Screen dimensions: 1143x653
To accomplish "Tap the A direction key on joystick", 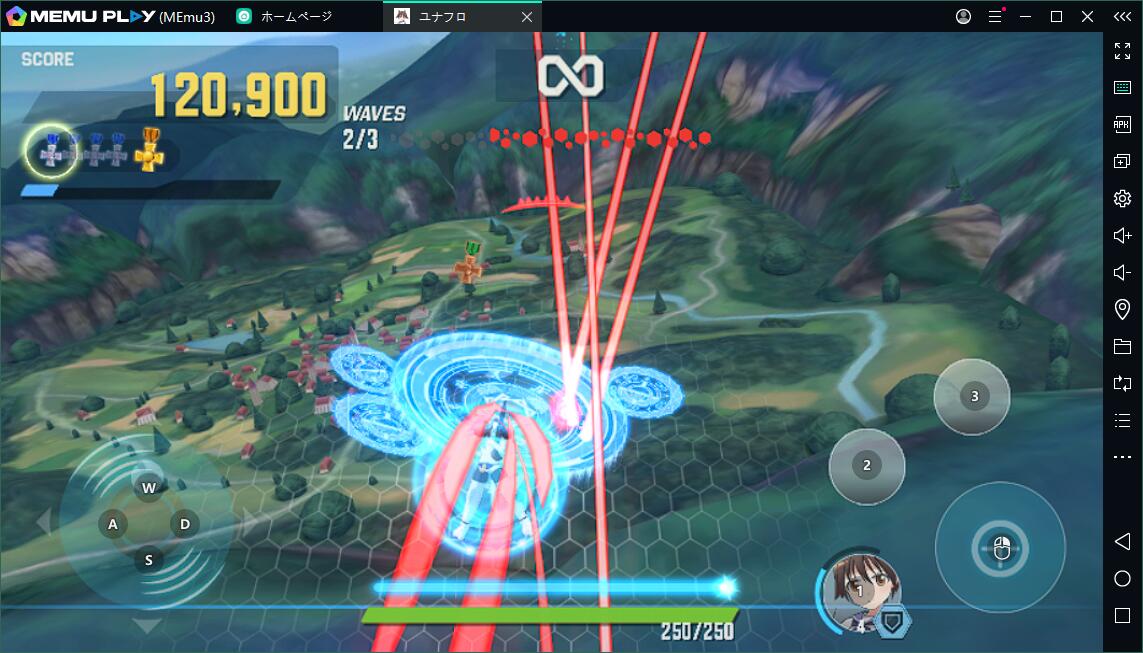I will tap(113, 524).
